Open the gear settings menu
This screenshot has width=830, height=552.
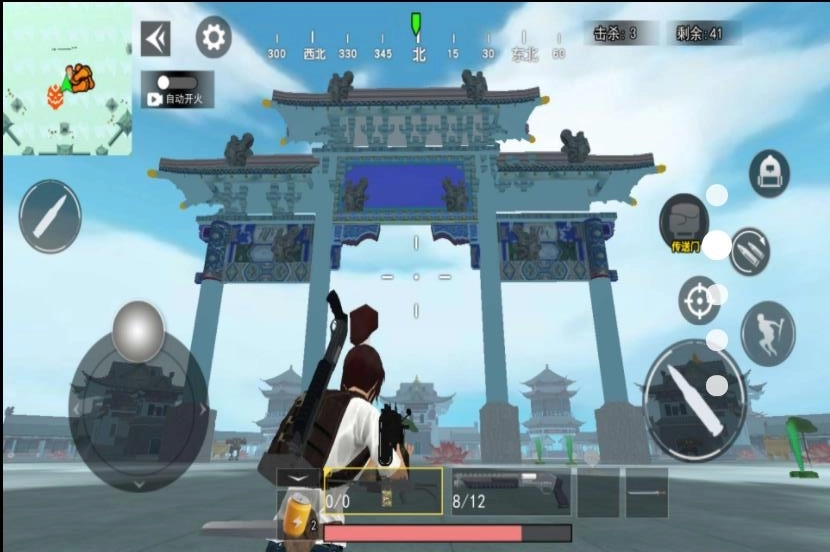[x=213, y=38]
